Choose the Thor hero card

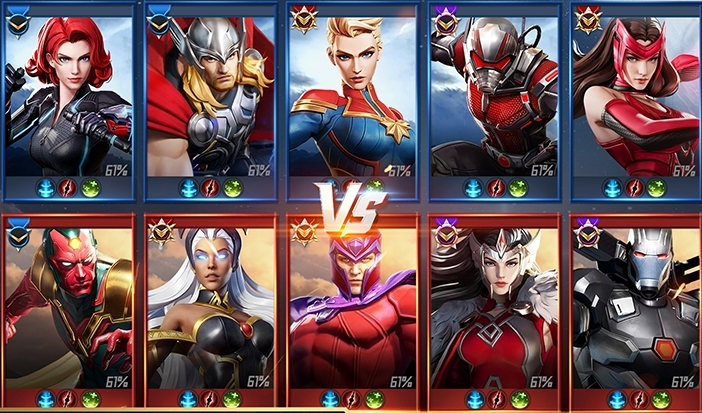click(x=209, y=95)
